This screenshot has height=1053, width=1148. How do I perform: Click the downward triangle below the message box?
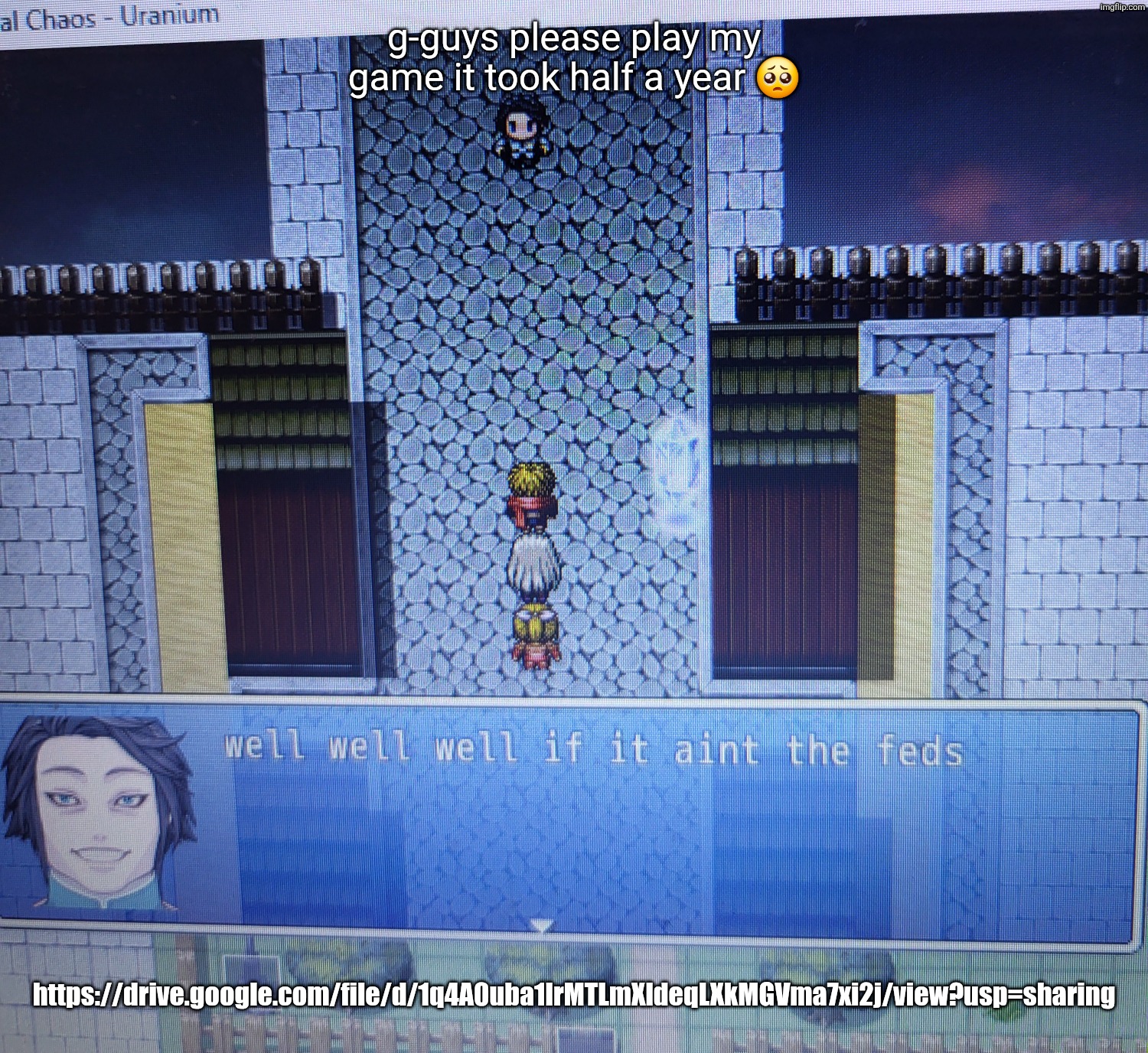coord(545,926)
